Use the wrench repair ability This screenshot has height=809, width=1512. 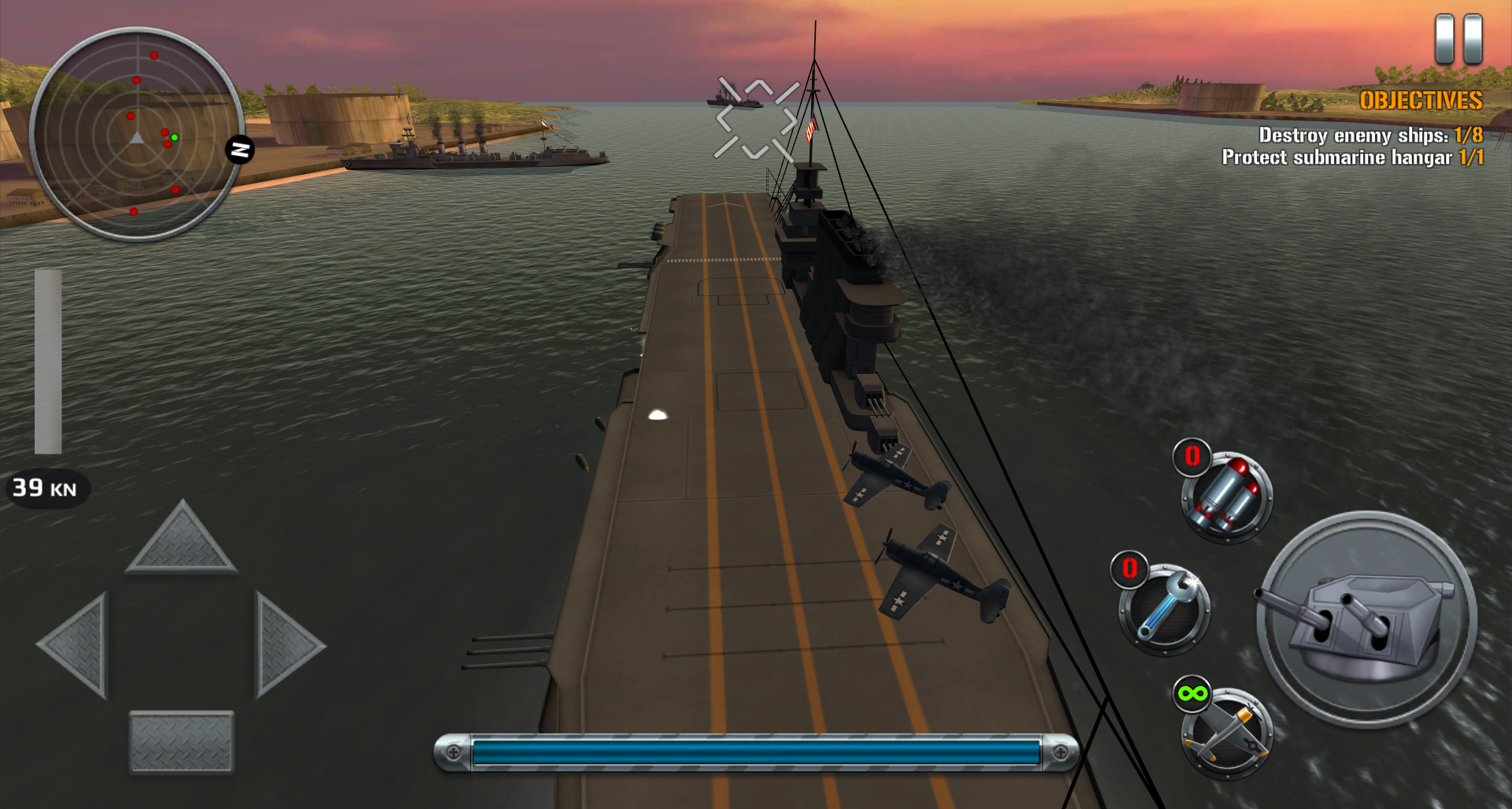(1165, 609)
